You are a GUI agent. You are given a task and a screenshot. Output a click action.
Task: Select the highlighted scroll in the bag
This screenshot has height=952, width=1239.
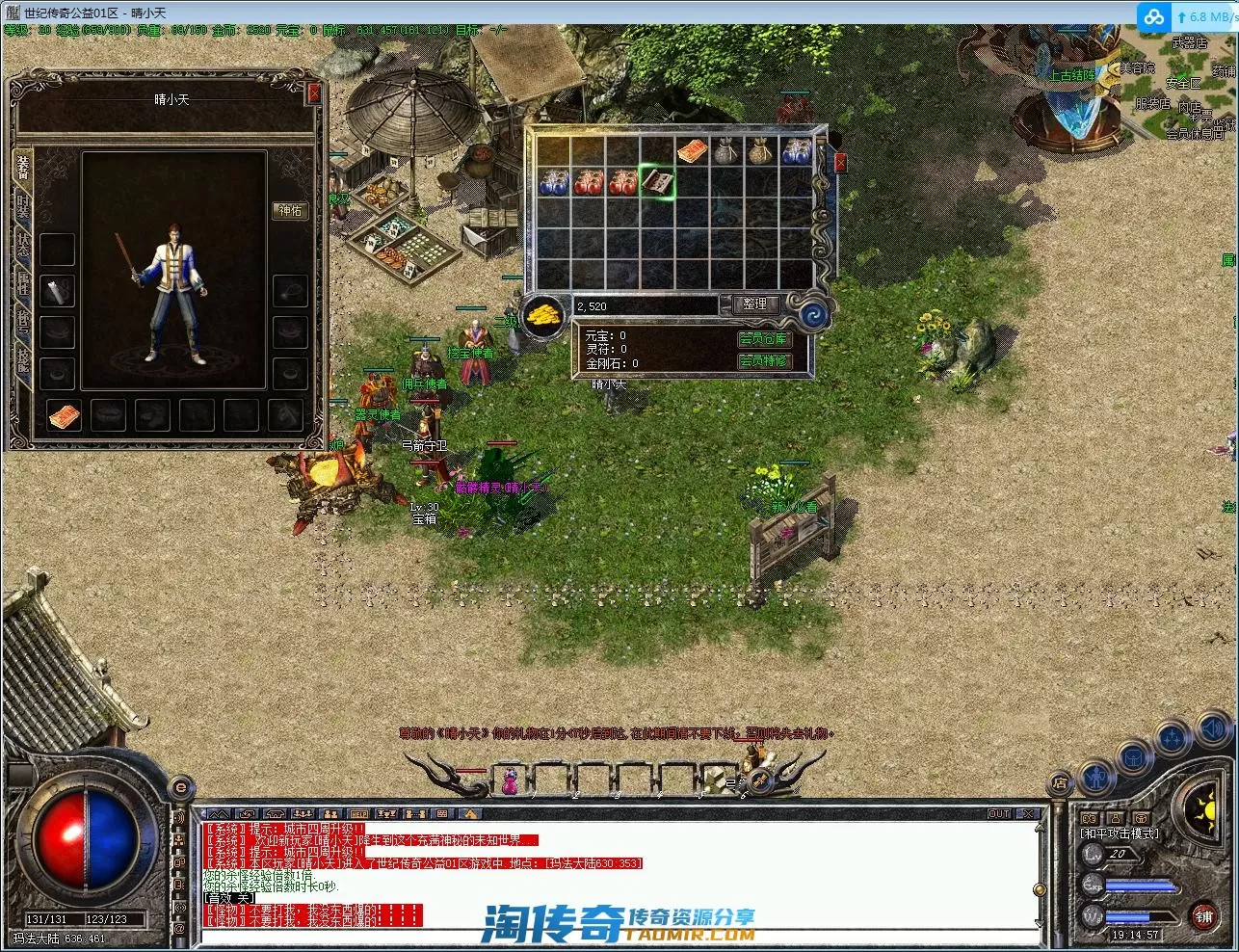pos(657,182)
